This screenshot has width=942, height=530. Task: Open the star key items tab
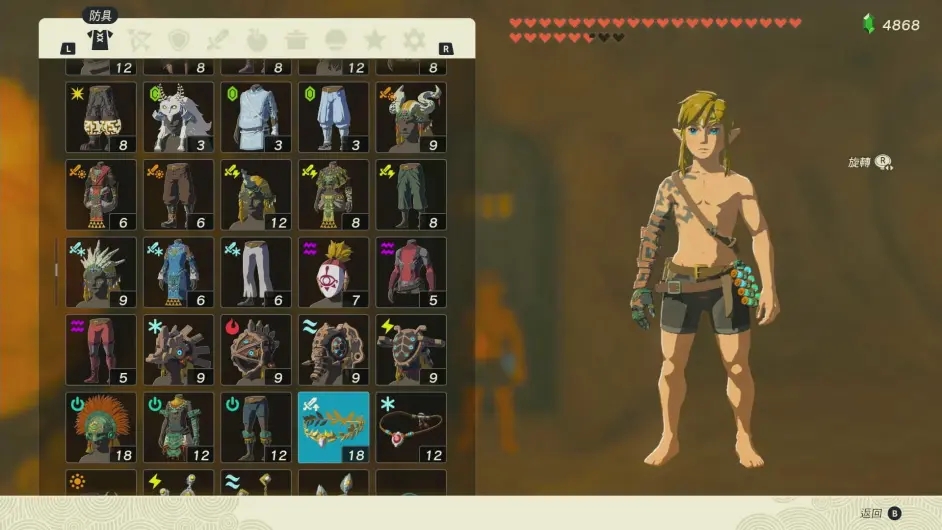point(374,41)
